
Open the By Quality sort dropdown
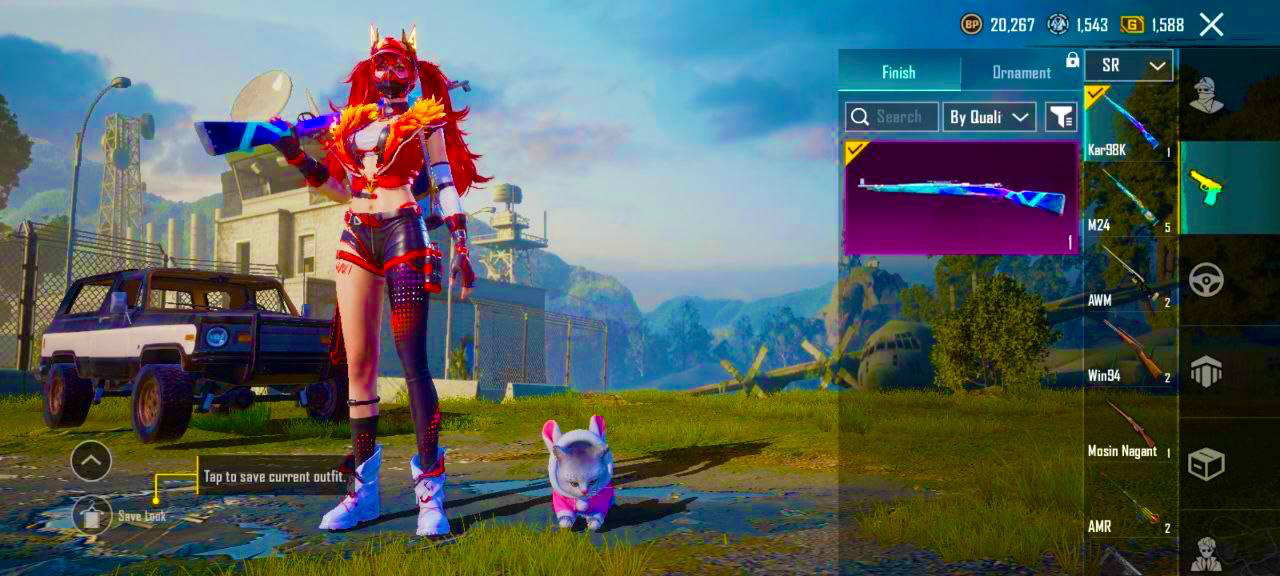989,117
